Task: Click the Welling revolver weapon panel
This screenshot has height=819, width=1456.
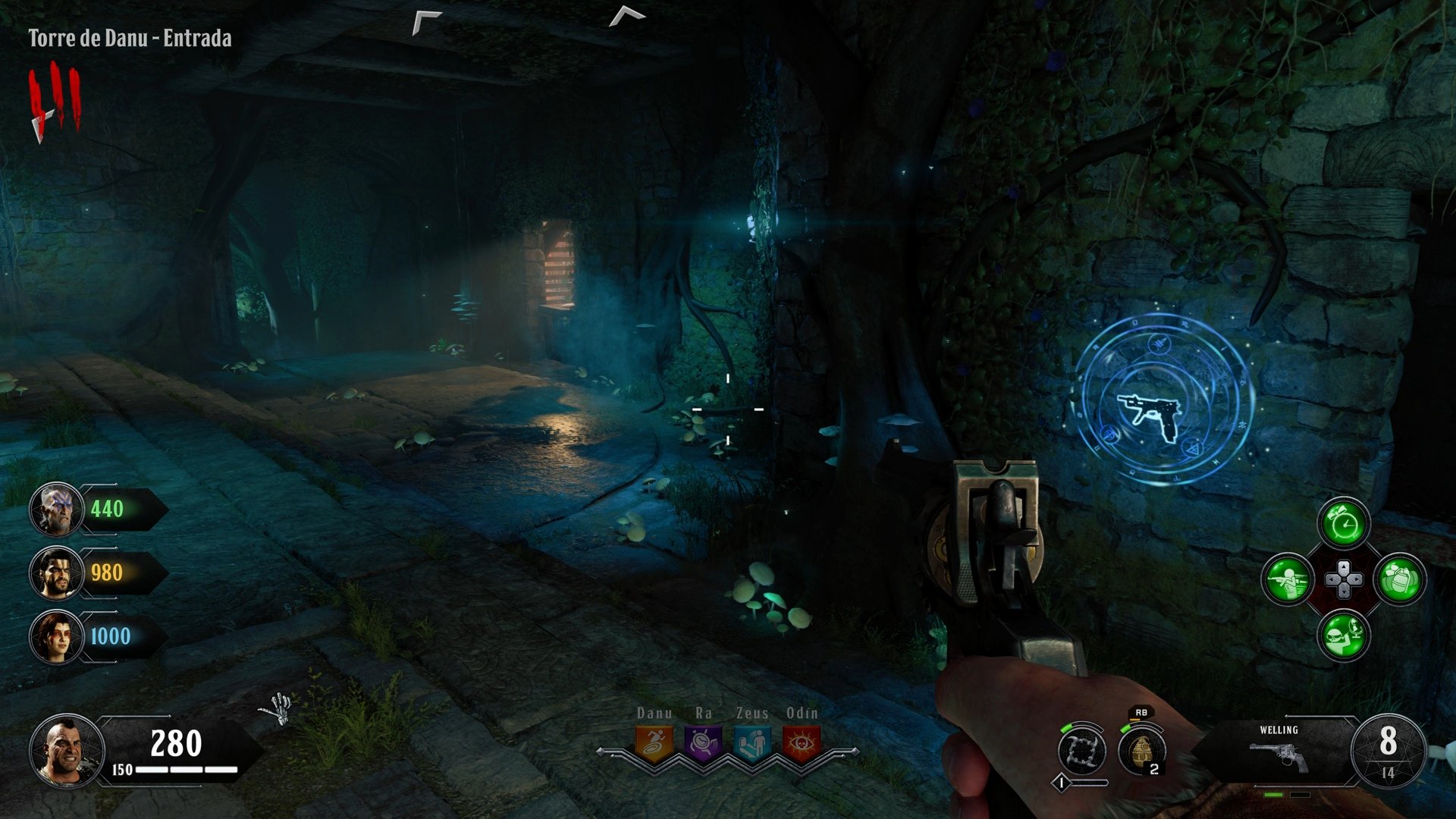Action: (x=1279, y=751)
